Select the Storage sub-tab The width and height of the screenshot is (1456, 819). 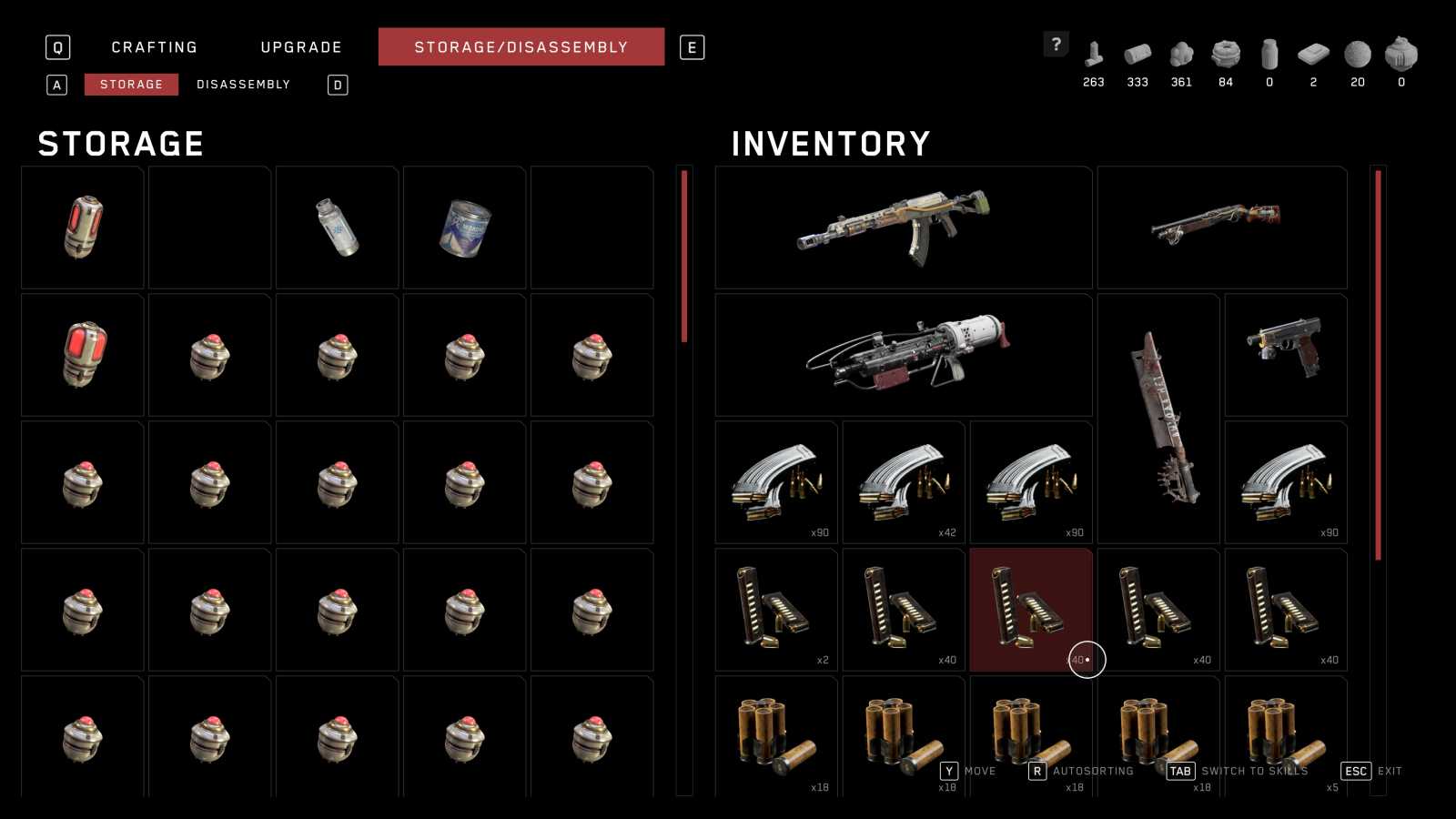tap(131, 85)
